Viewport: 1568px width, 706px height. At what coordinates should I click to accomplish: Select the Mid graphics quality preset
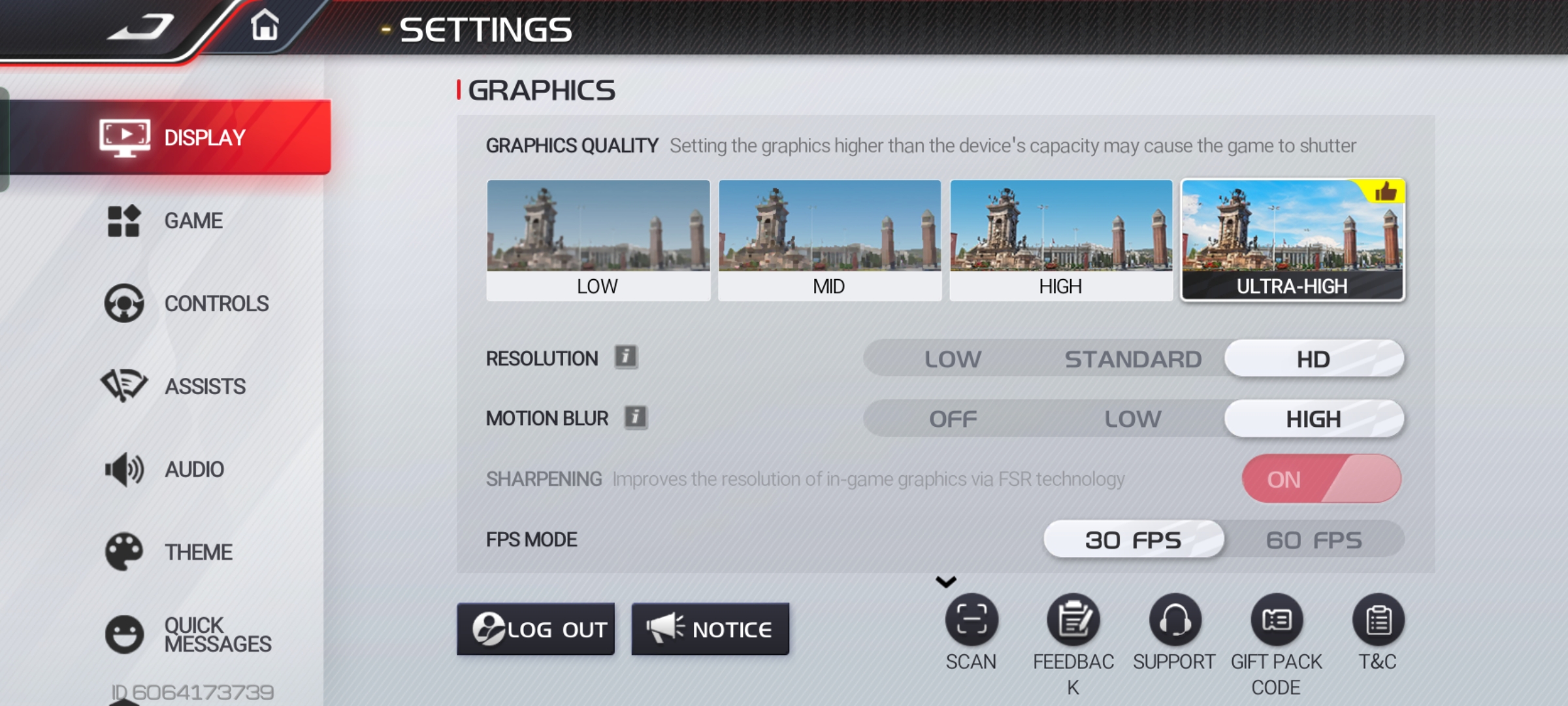click(829, 240)
